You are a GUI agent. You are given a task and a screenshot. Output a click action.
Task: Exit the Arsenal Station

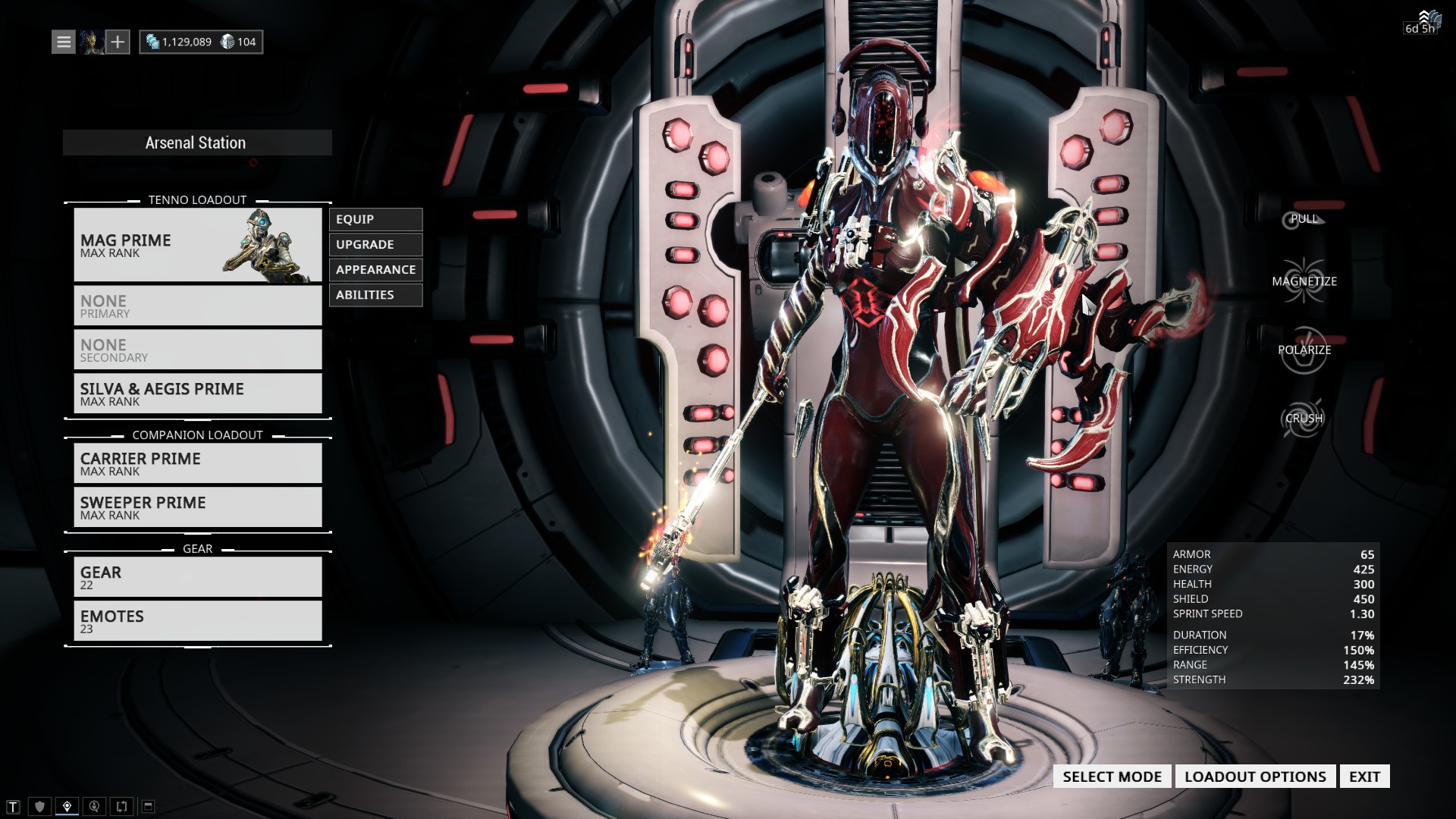point(1364,777)
